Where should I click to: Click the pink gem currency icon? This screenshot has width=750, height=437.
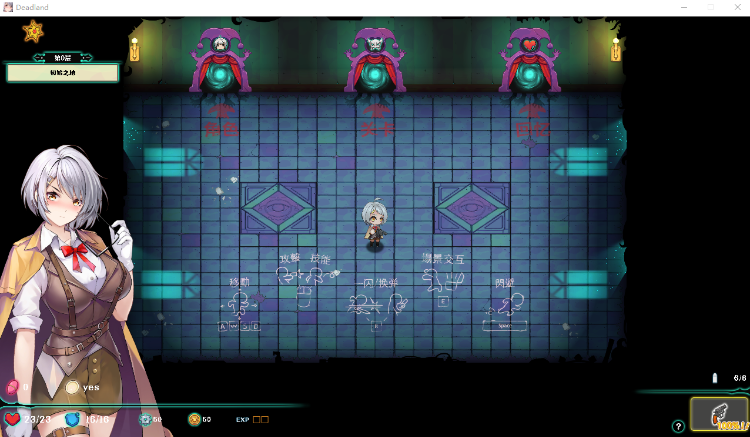tap(13, 387)
